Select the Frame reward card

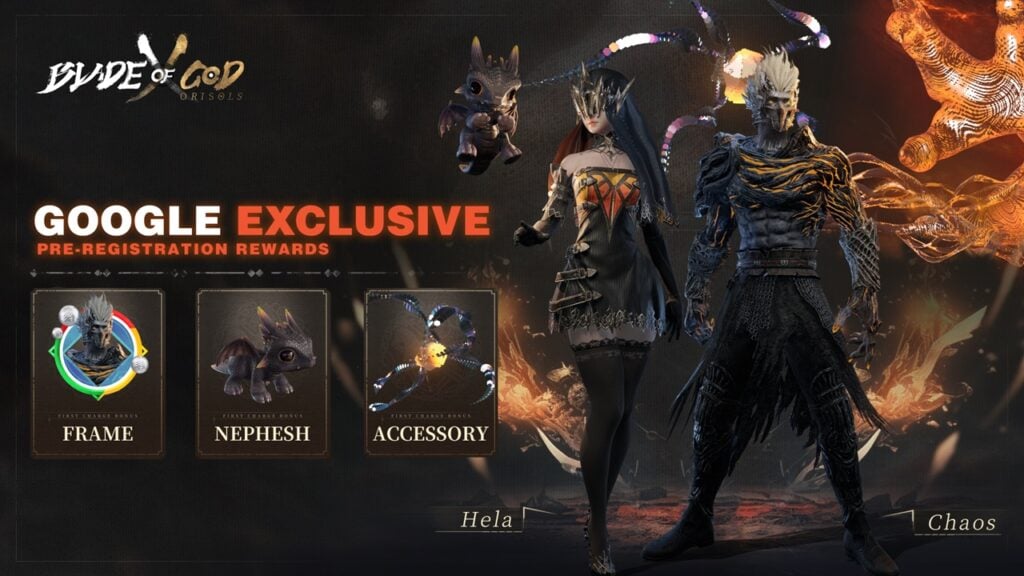[98, 372]
